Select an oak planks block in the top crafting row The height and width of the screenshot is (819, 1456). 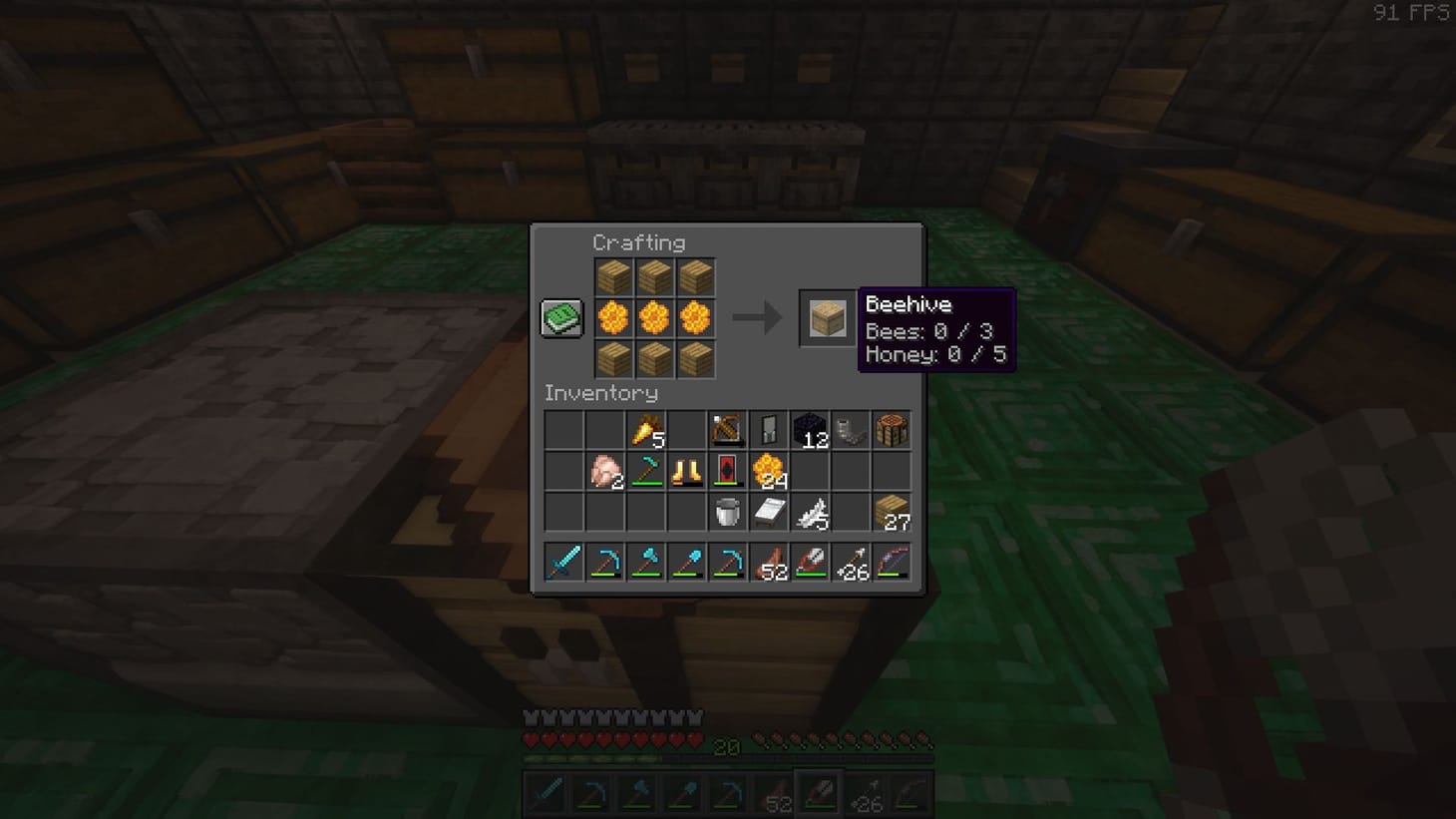(x=613, y=274)
